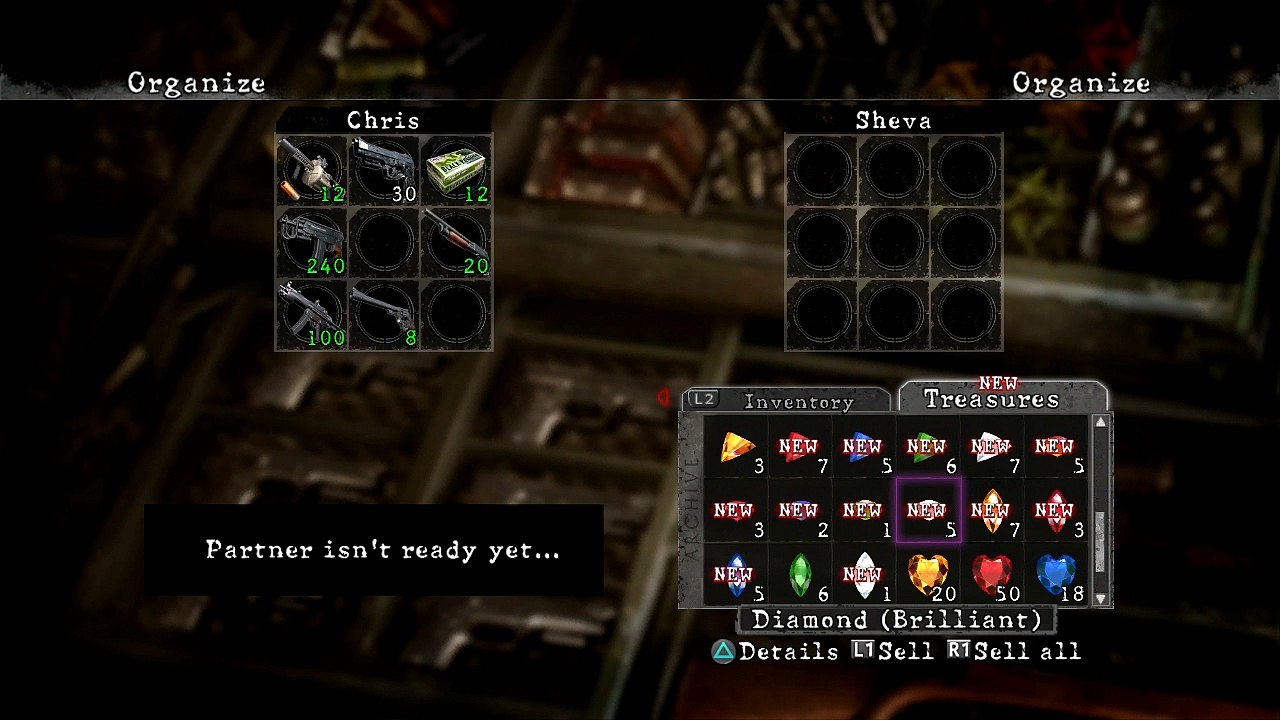
Task: Choose the magnum revolver with 8 rounds
Action: pyautogui.click(x=384, y=314)
